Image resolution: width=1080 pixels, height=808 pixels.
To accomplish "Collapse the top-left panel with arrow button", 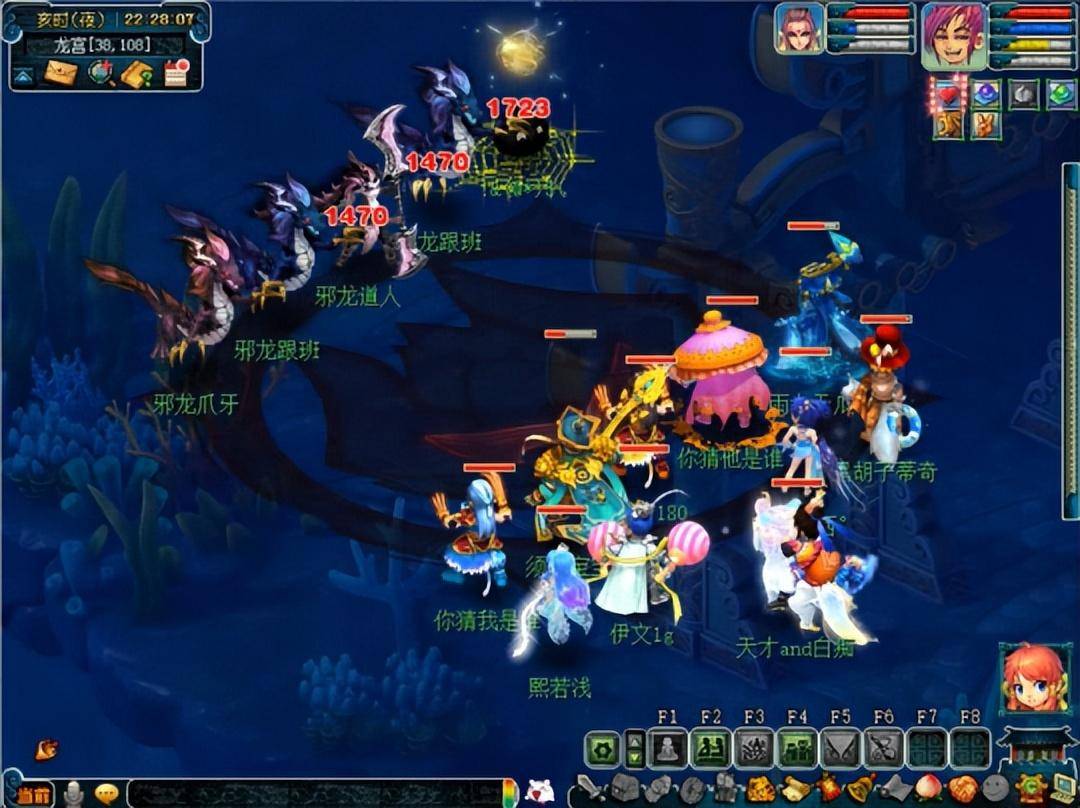I will [x=24, y=74].
